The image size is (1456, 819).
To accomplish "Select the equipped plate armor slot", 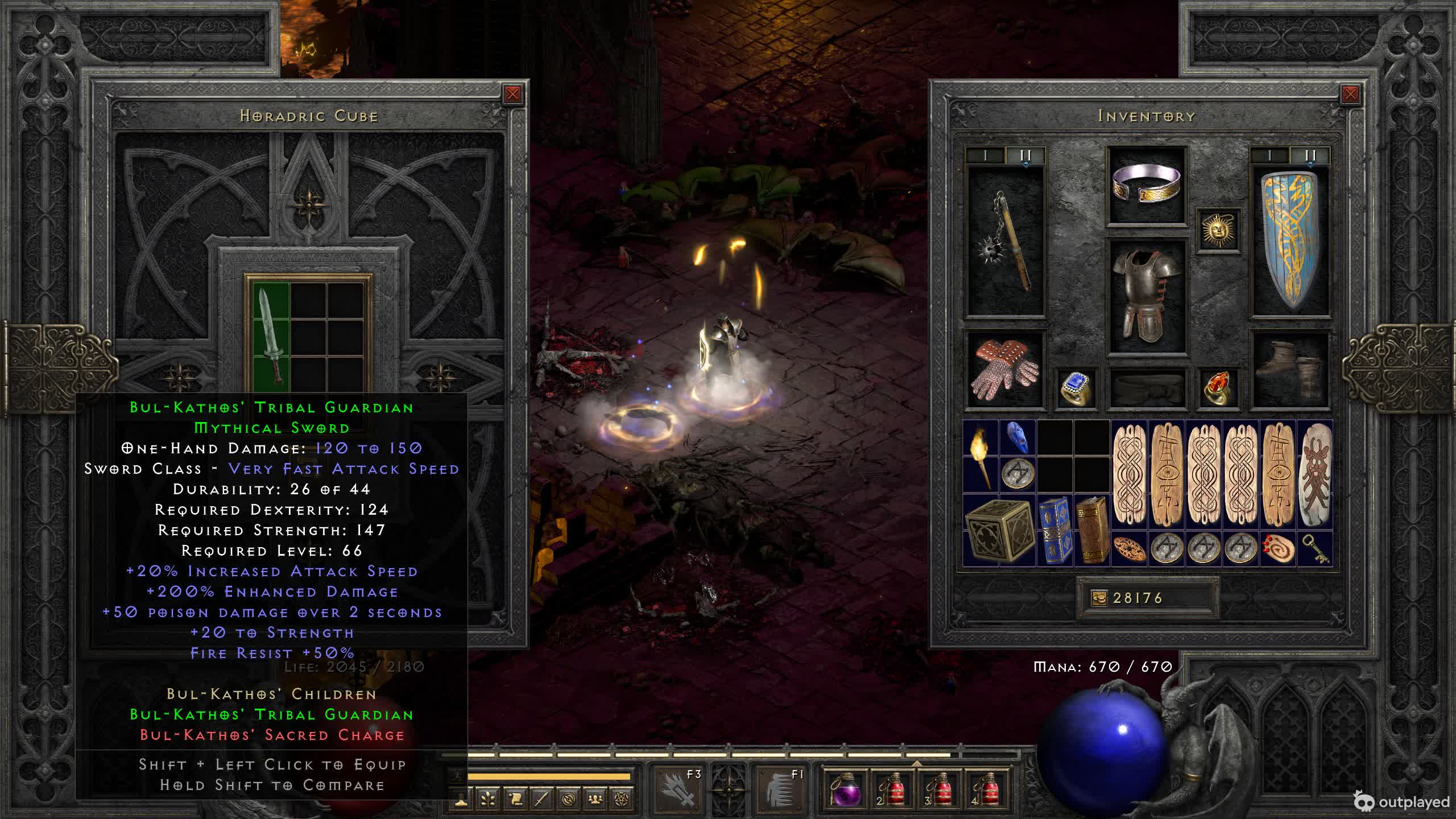I will coord(1146,296).
